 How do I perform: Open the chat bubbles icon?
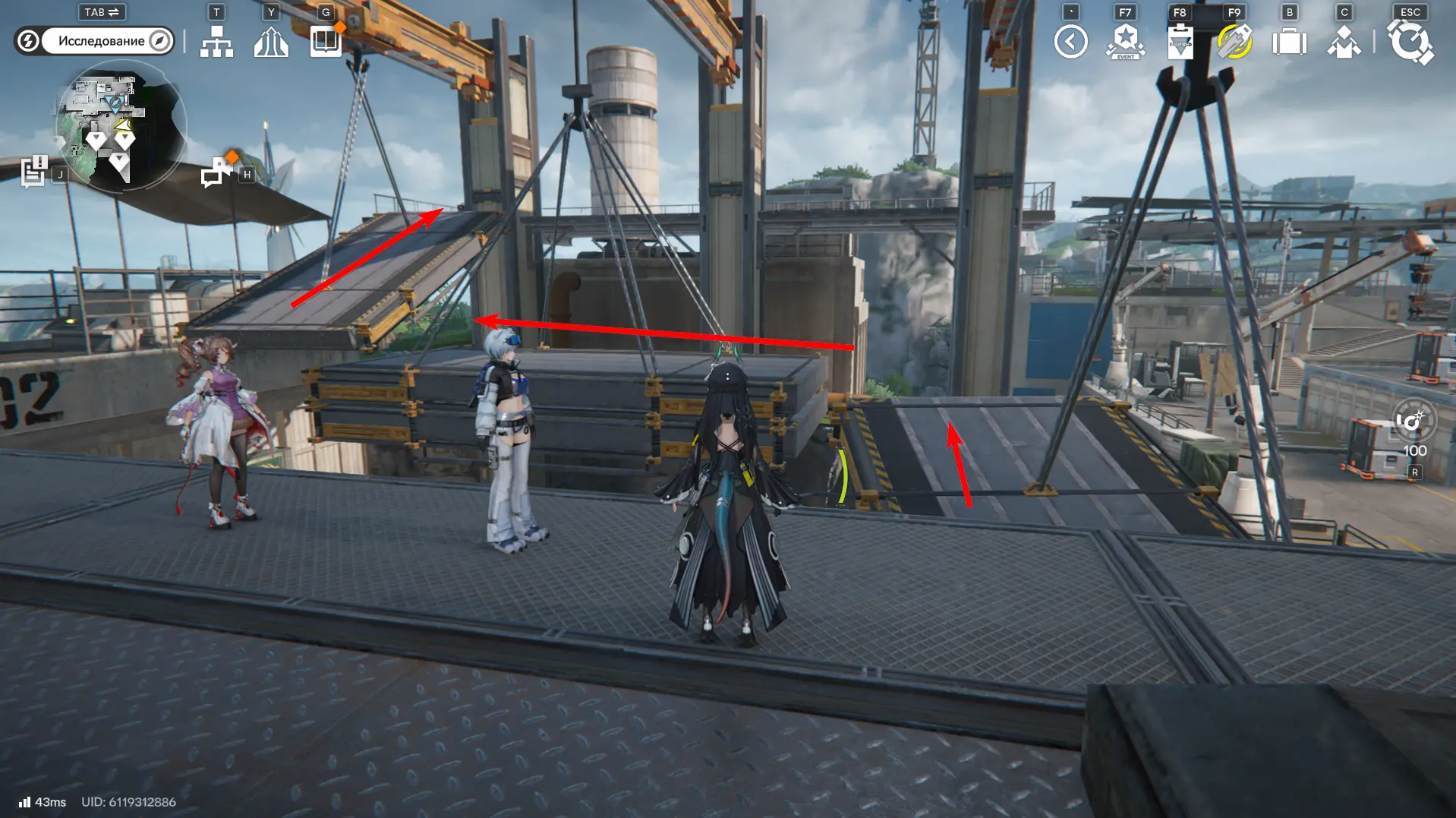pos(216,172)
